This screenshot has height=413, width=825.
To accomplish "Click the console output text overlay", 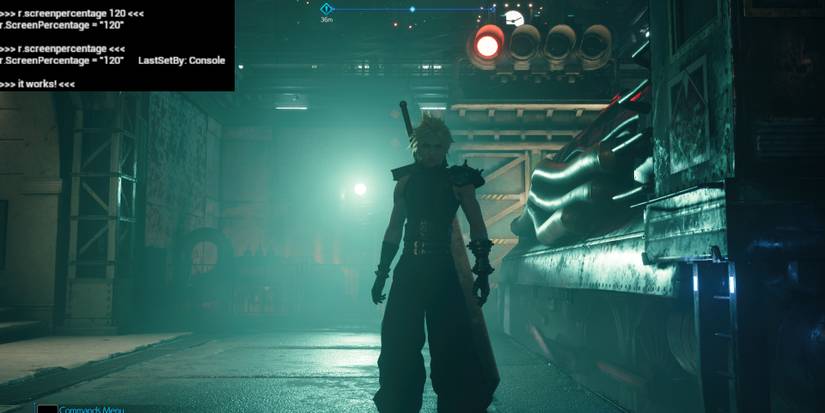I will coord(117,46).
